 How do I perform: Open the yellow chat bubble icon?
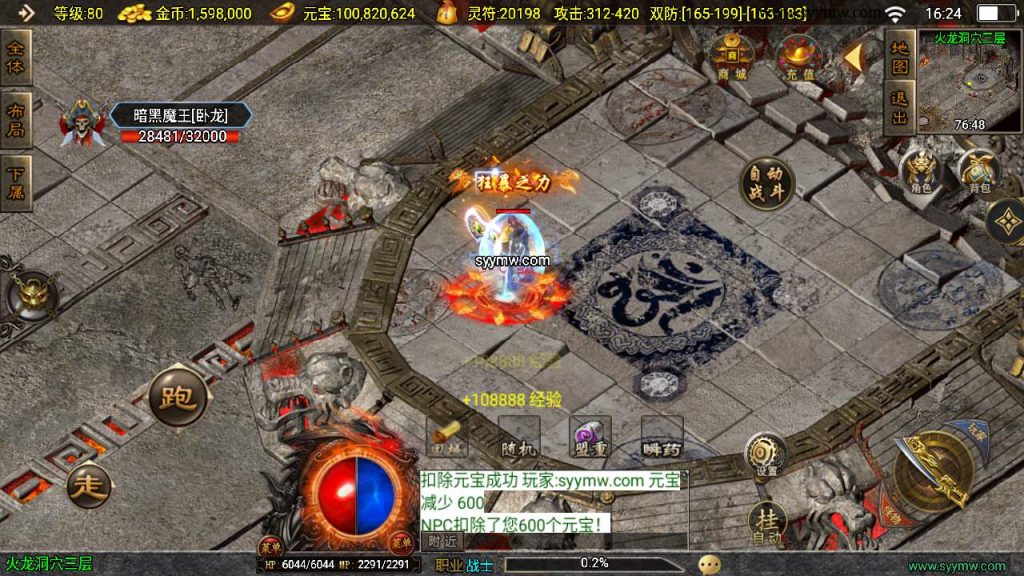tap(709, 564)
